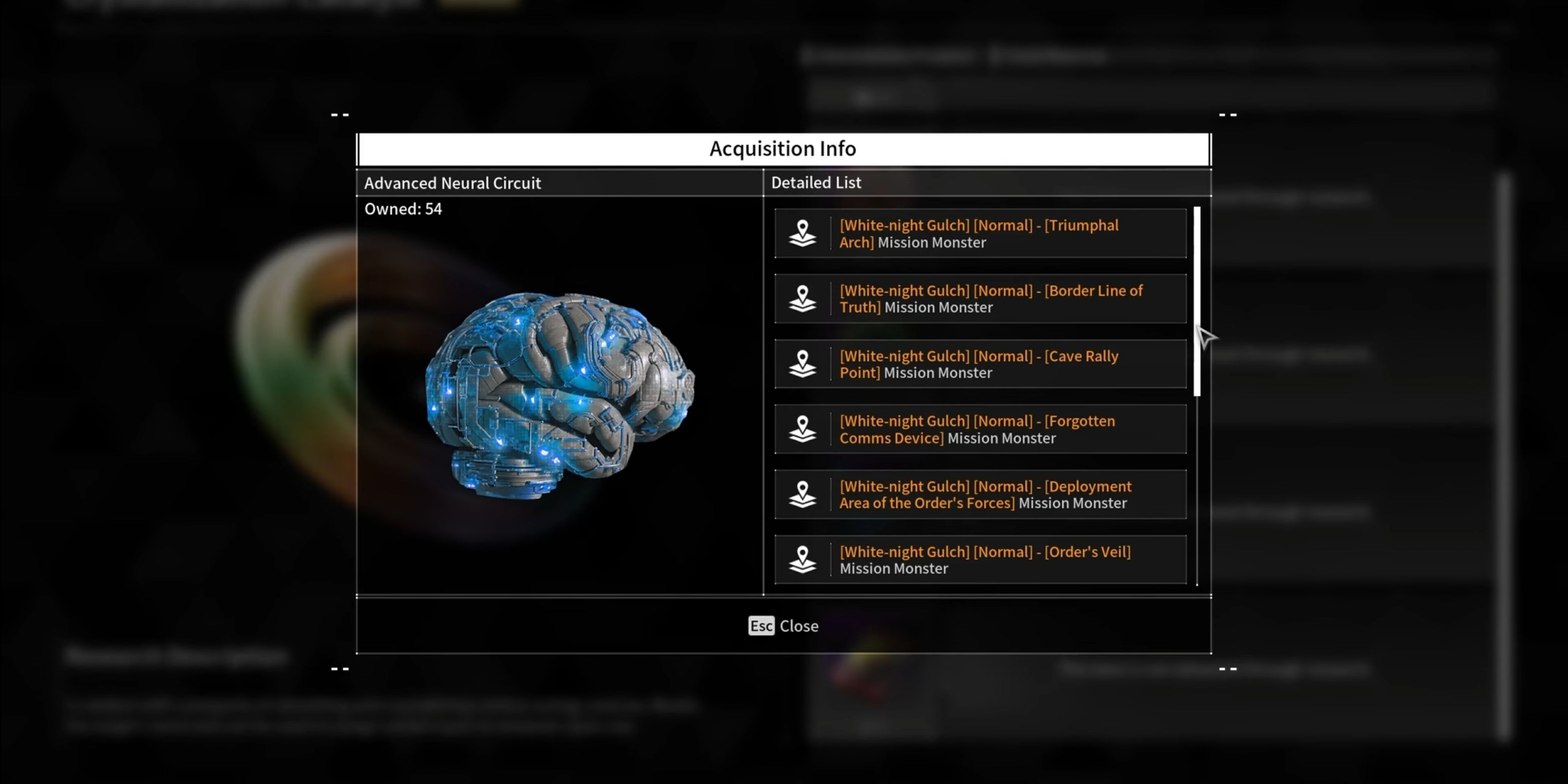Select the pin icon for Deployment Area entry

coord(803,494)
